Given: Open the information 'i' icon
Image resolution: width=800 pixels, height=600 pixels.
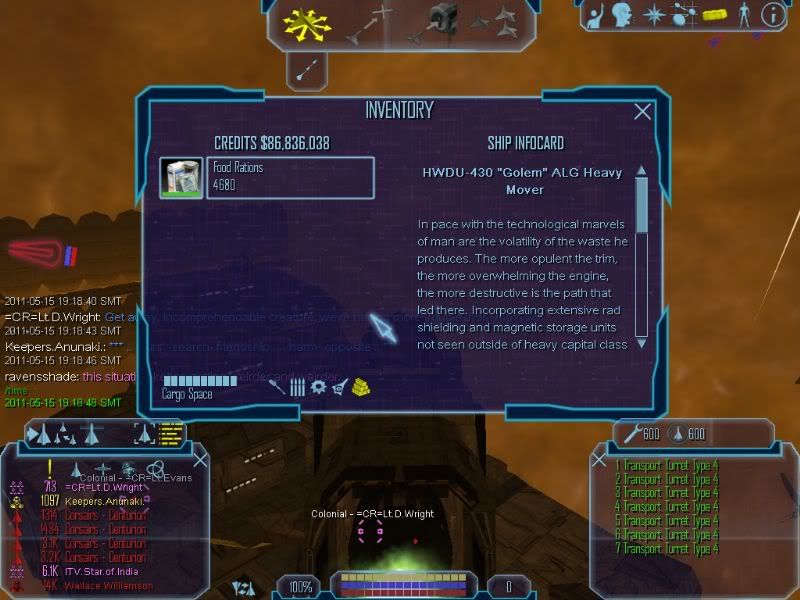Looking at the screenshot, I should (x=771, y=14).
